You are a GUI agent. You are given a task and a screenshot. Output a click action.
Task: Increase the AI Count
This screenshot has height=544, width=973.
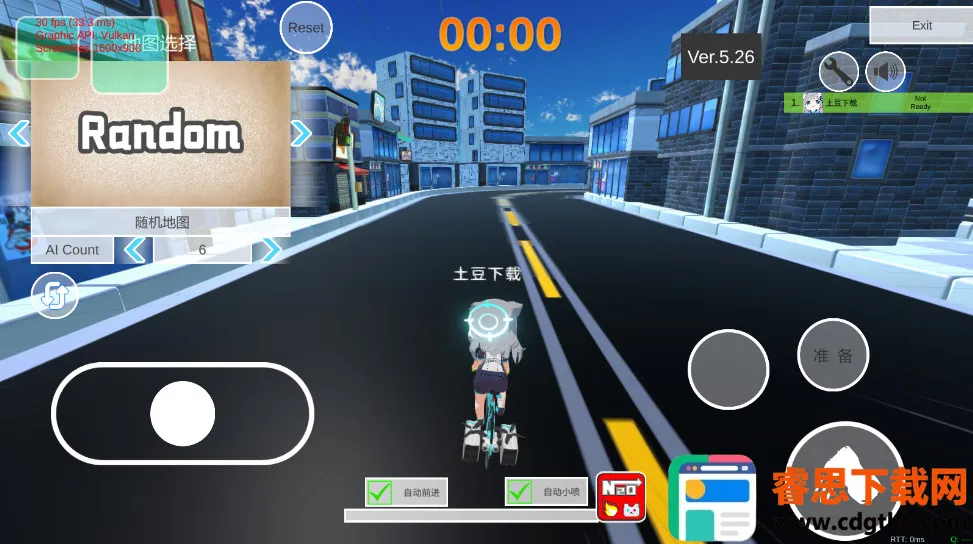click(x=269, y=250)
